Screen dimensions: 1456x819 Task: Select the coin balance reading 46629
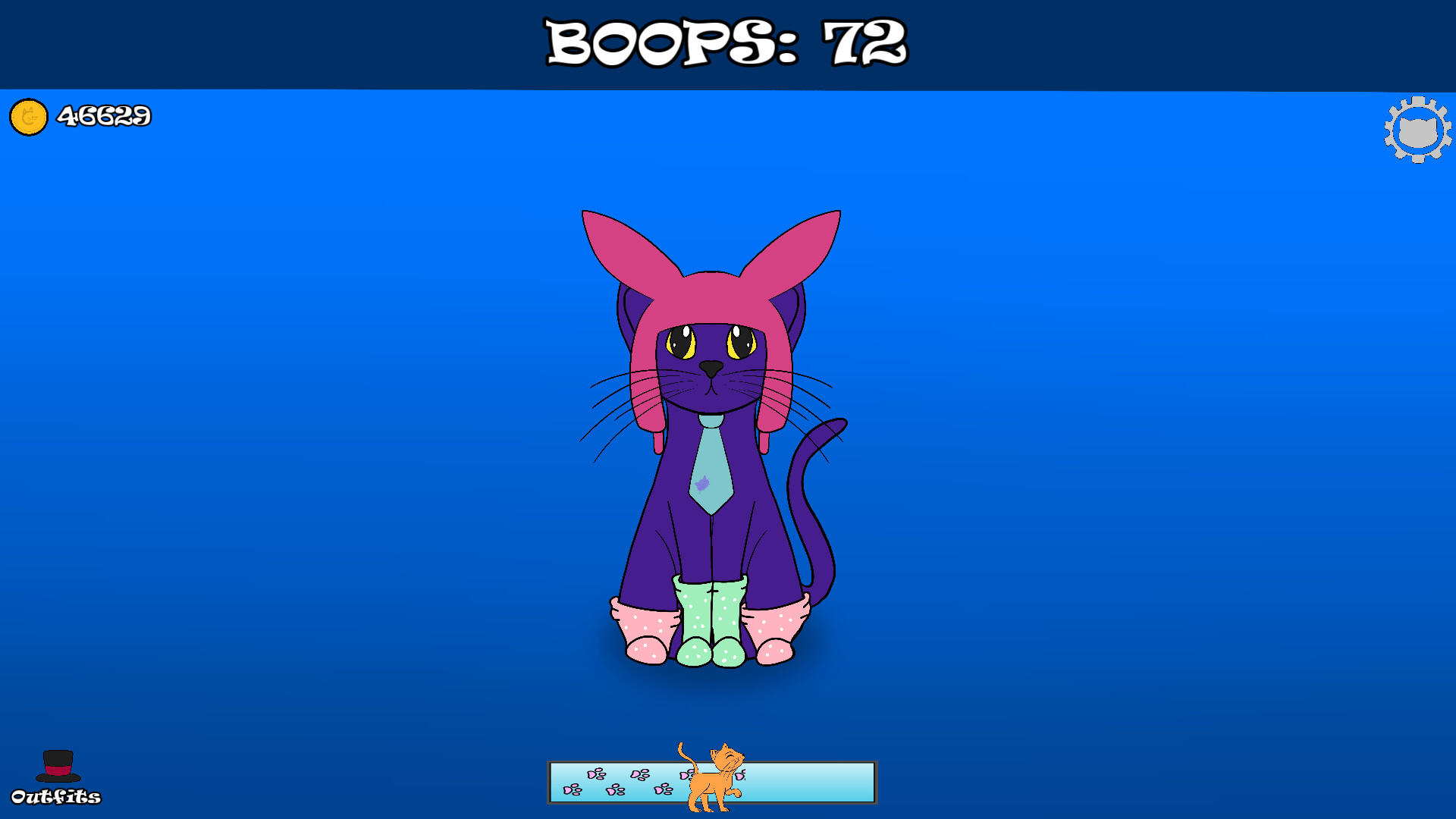(102, 117)
